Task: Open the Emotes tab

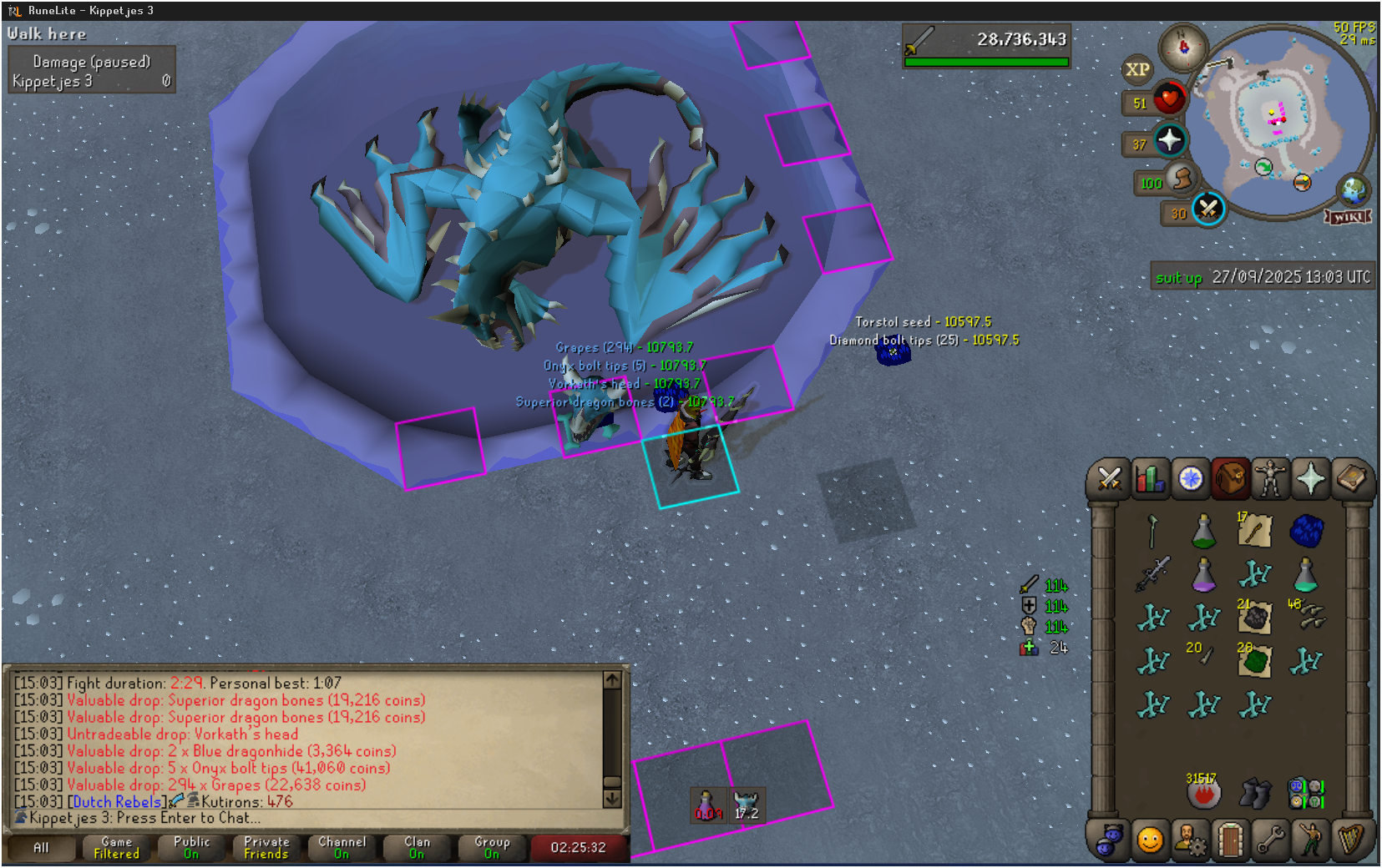Action: [x=1311, y=840]
